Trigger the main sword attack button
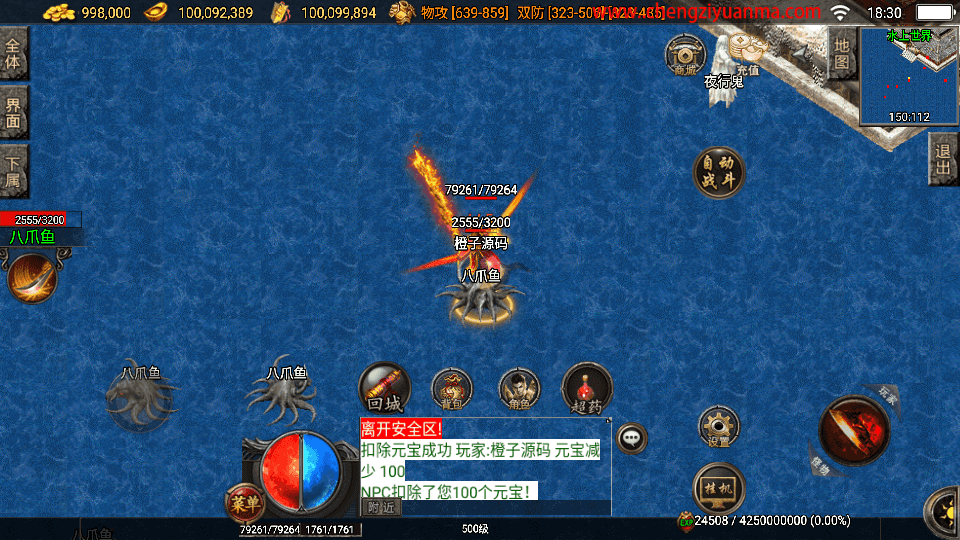This screenshot has height=540, width=960. click(x=852, y=430)
